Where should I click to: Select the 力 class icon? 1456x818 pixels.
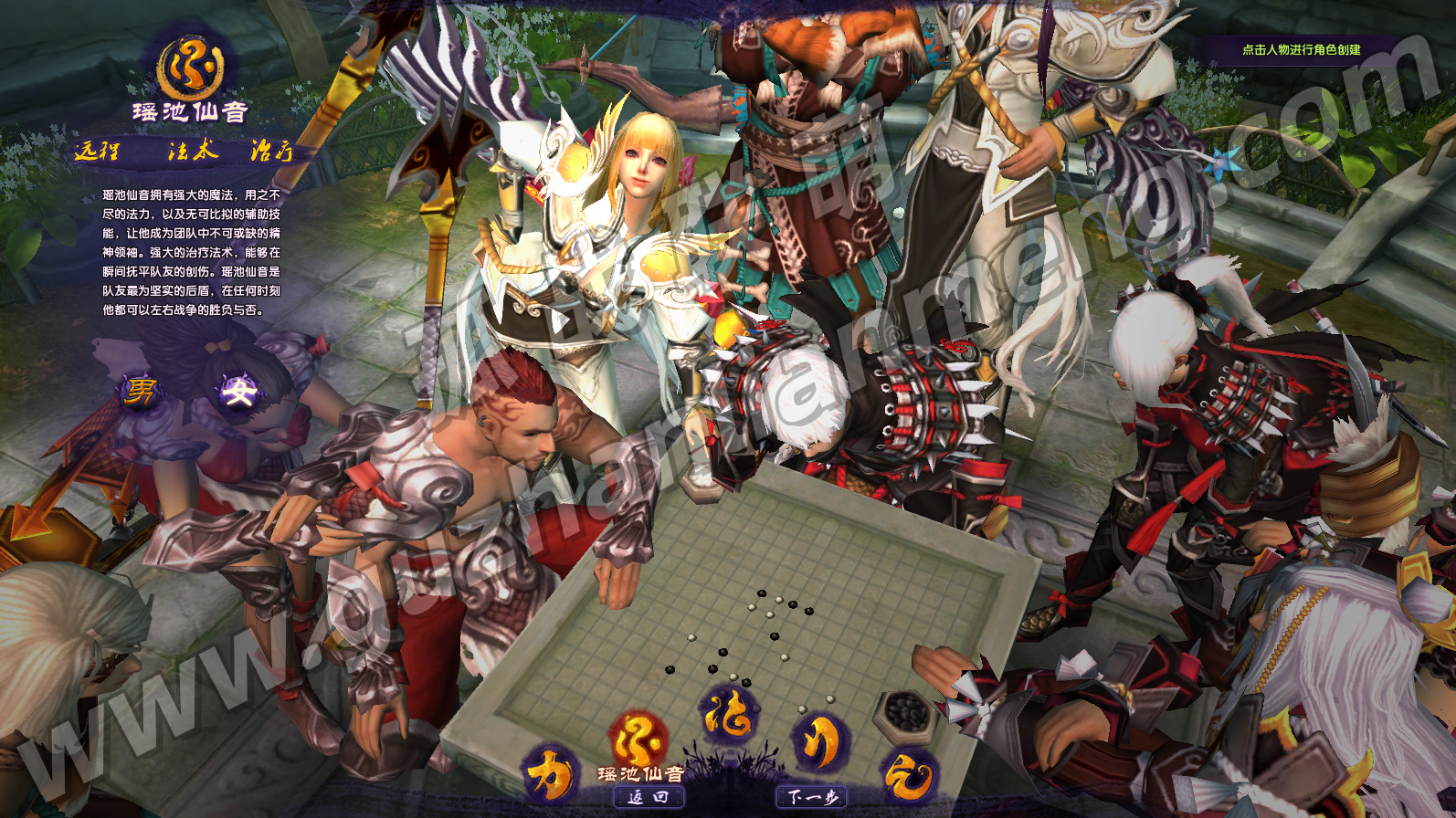click(550, 773)
